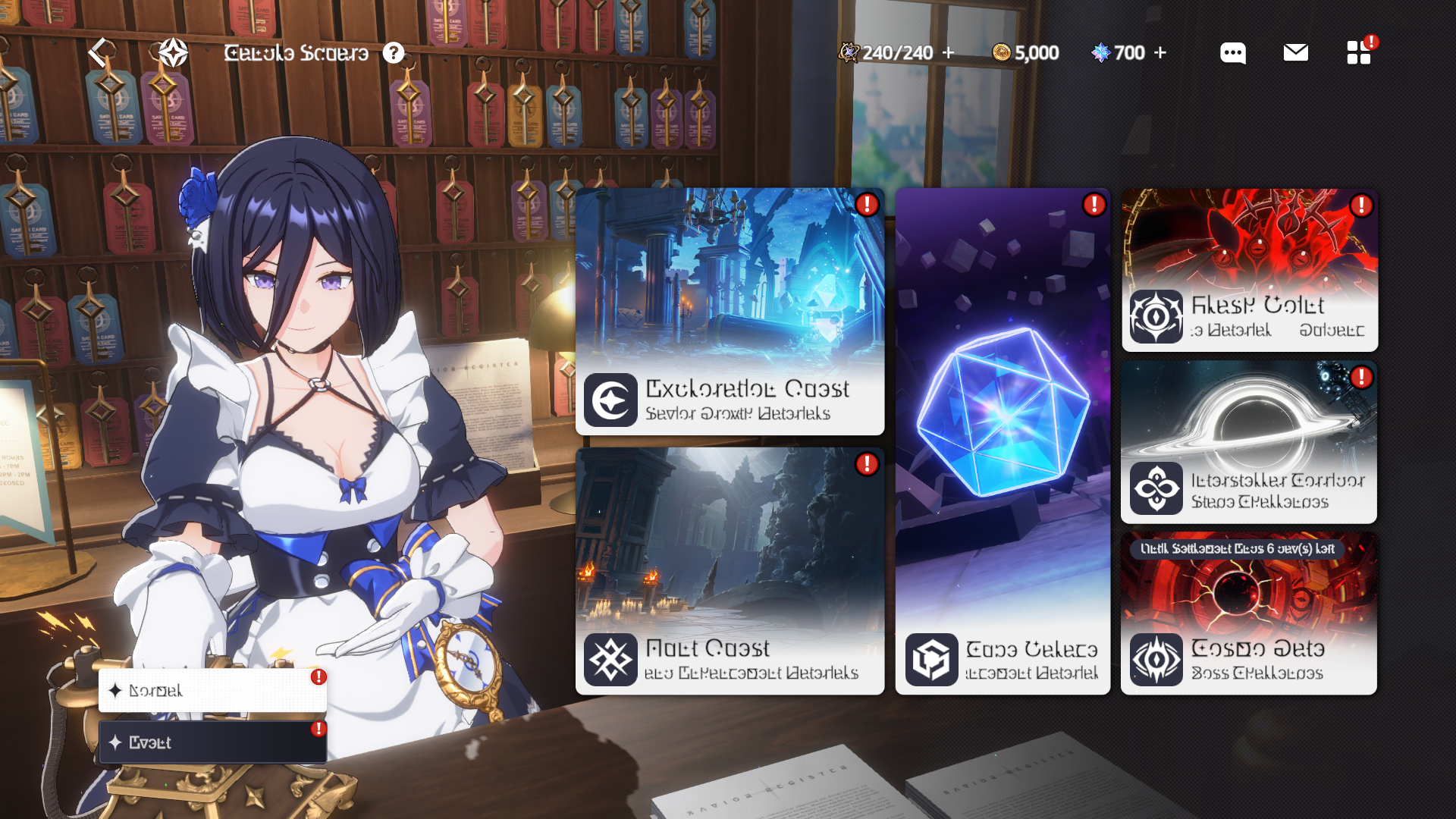Switch to the Event tab
This screenshot has height=819, width=1456.
click(x=212, y=742)
